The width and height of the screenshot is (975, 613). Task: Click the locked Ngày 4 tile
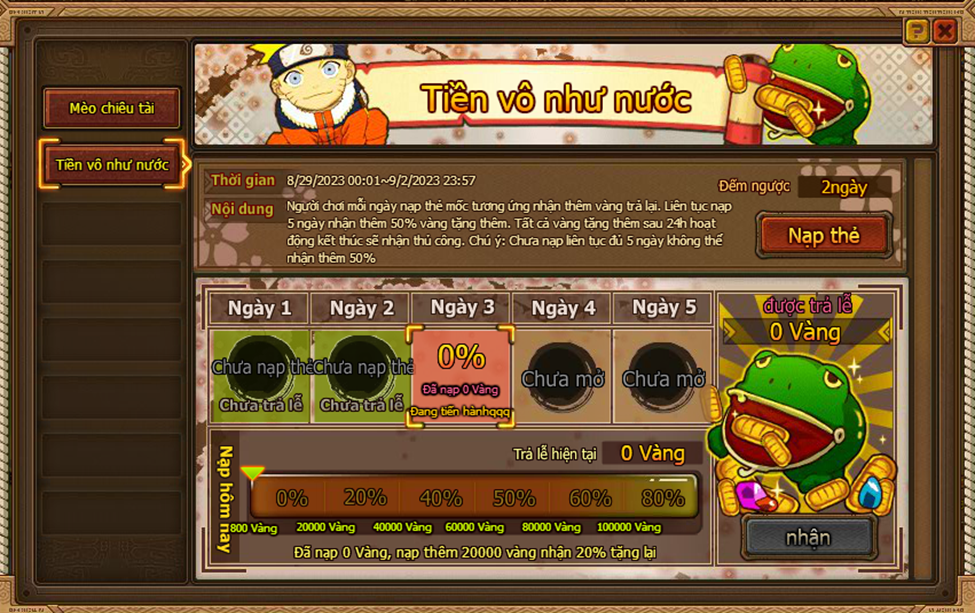tap(562, 376)
